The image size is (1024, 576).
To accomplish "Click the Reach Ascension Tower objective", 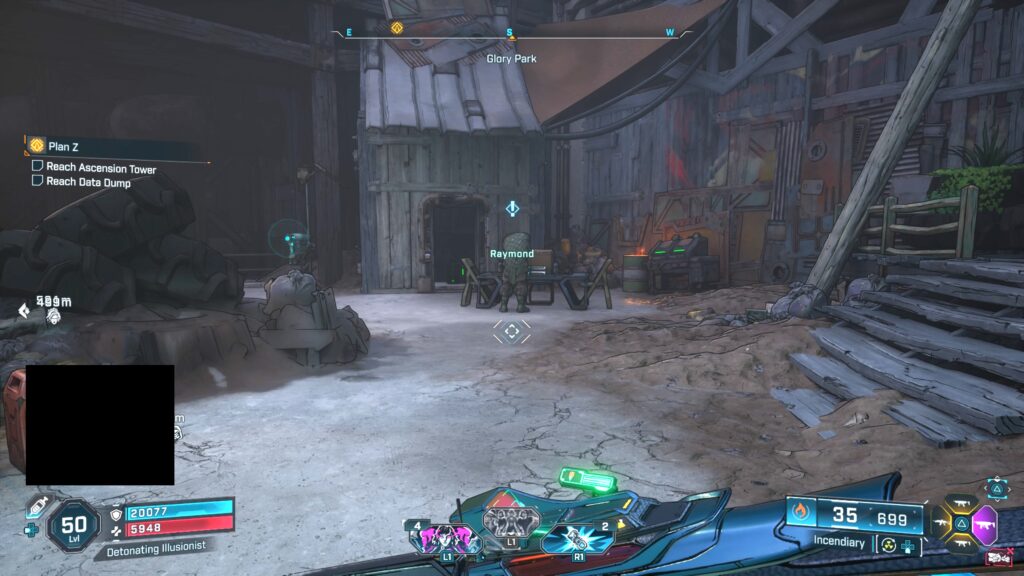I will coord(100,168).
